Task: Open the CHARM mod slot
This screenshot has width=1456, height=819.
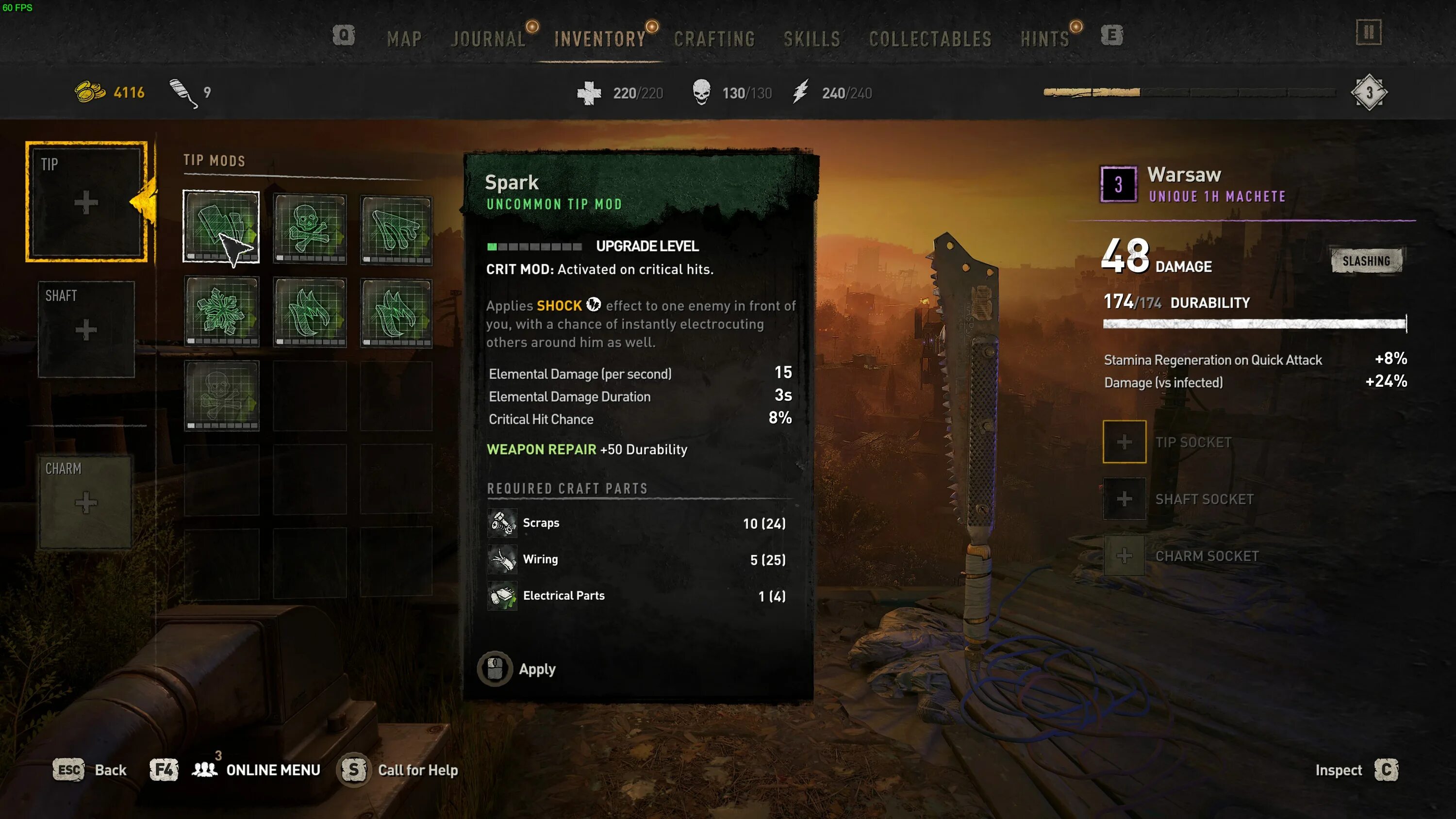Action: (x=85, y=501)
